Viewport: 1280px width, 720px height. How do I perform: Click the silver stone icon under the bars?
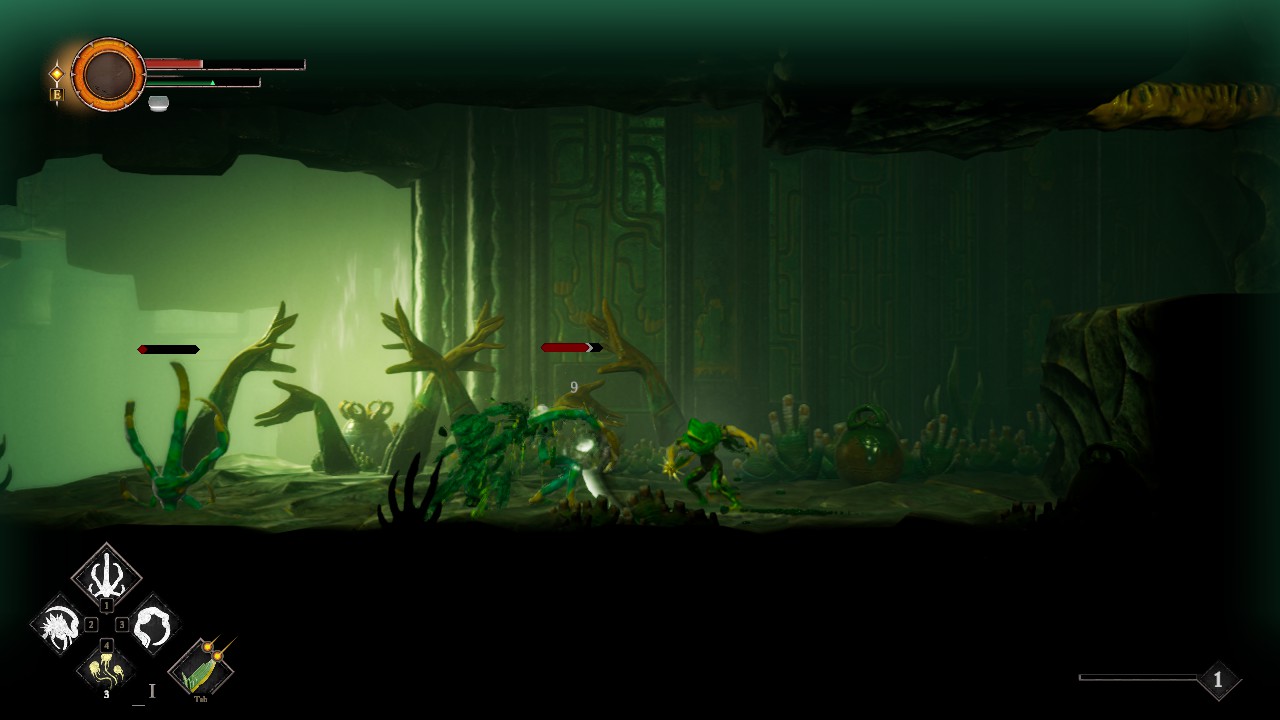coord(158,102)
